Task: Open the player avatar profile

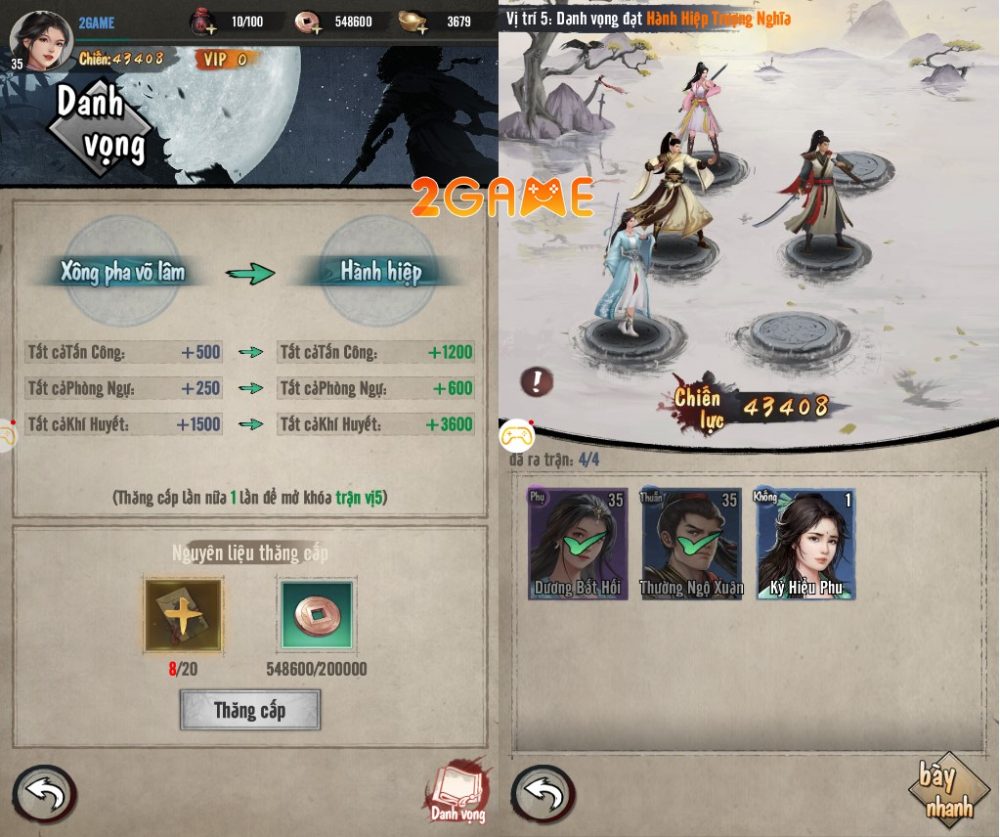Action: coord(41,40)
